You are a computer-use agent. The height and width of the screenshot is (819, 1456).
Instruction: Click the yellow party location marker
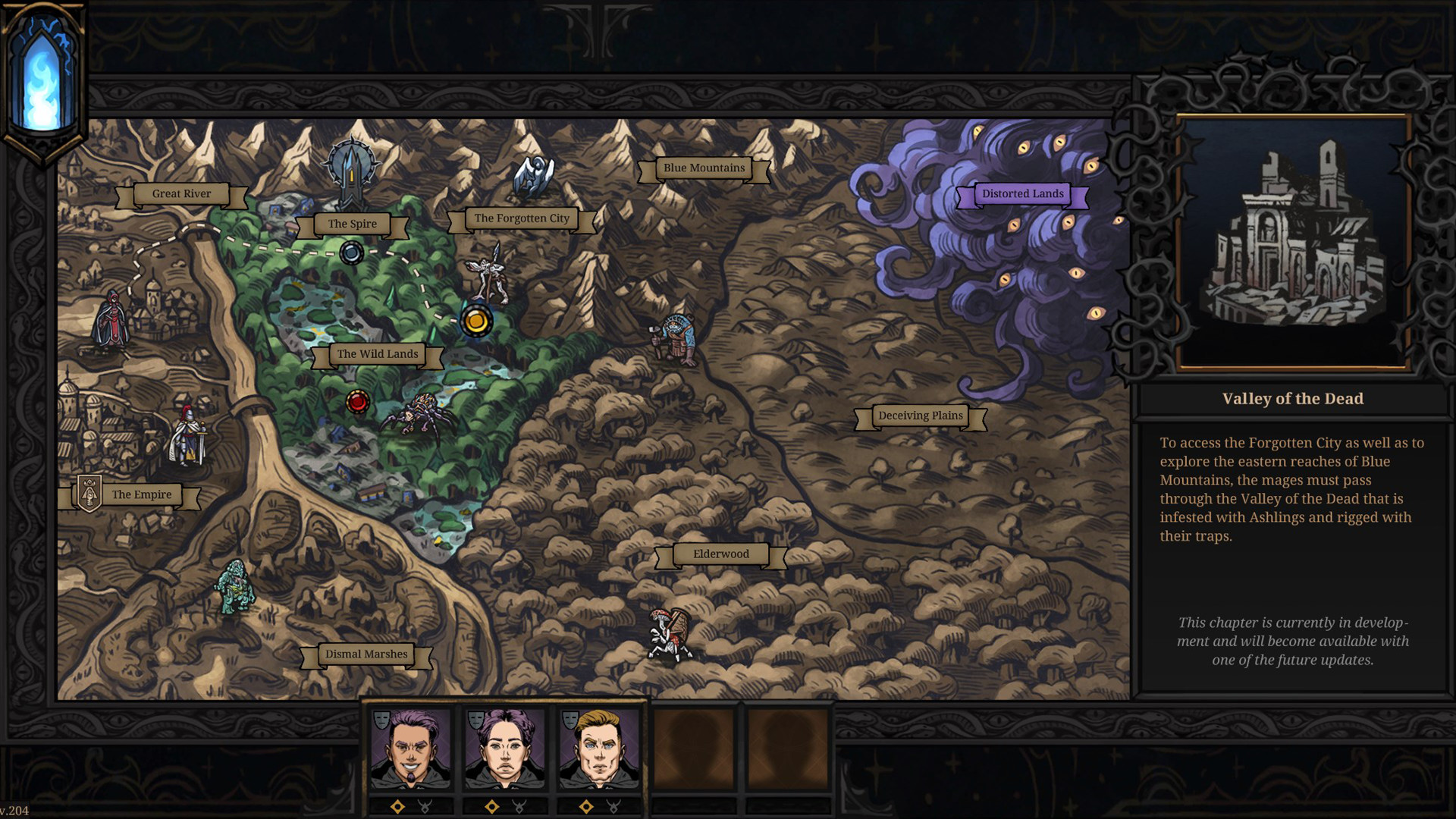tap(477, 321)
